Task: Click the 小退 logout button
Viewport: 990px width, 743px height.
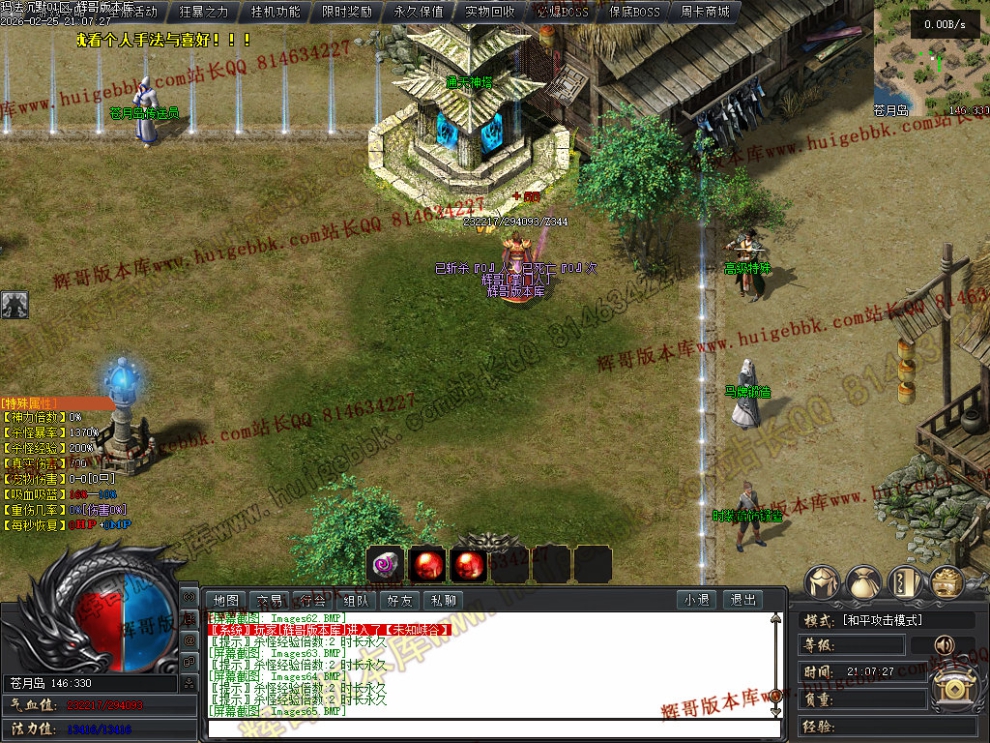Action: pyautogui.click(x=697, y=600)
